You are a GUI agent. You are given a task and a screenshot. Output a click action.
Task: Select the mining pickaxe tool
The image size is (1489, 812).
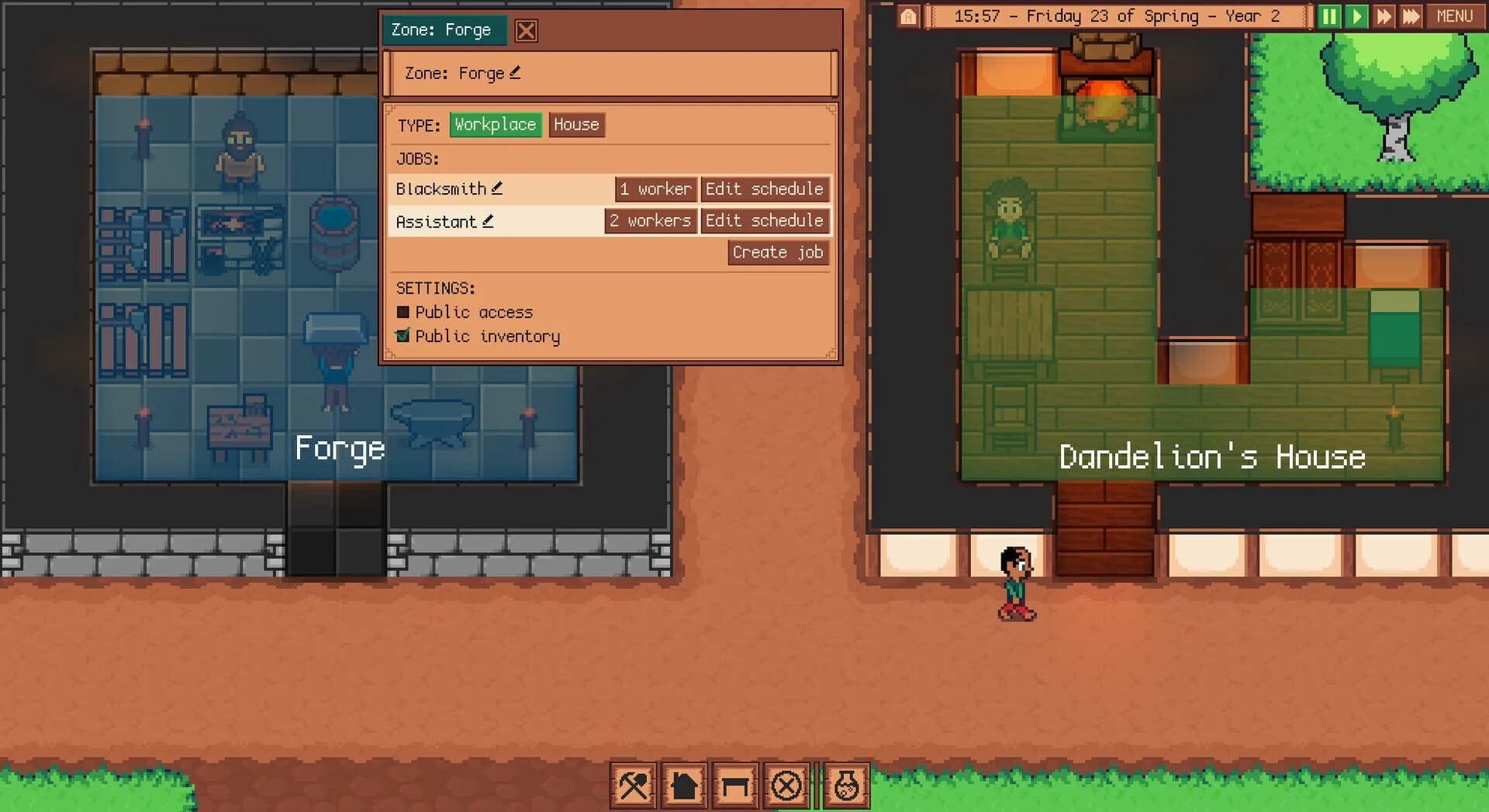click(632, 785)
